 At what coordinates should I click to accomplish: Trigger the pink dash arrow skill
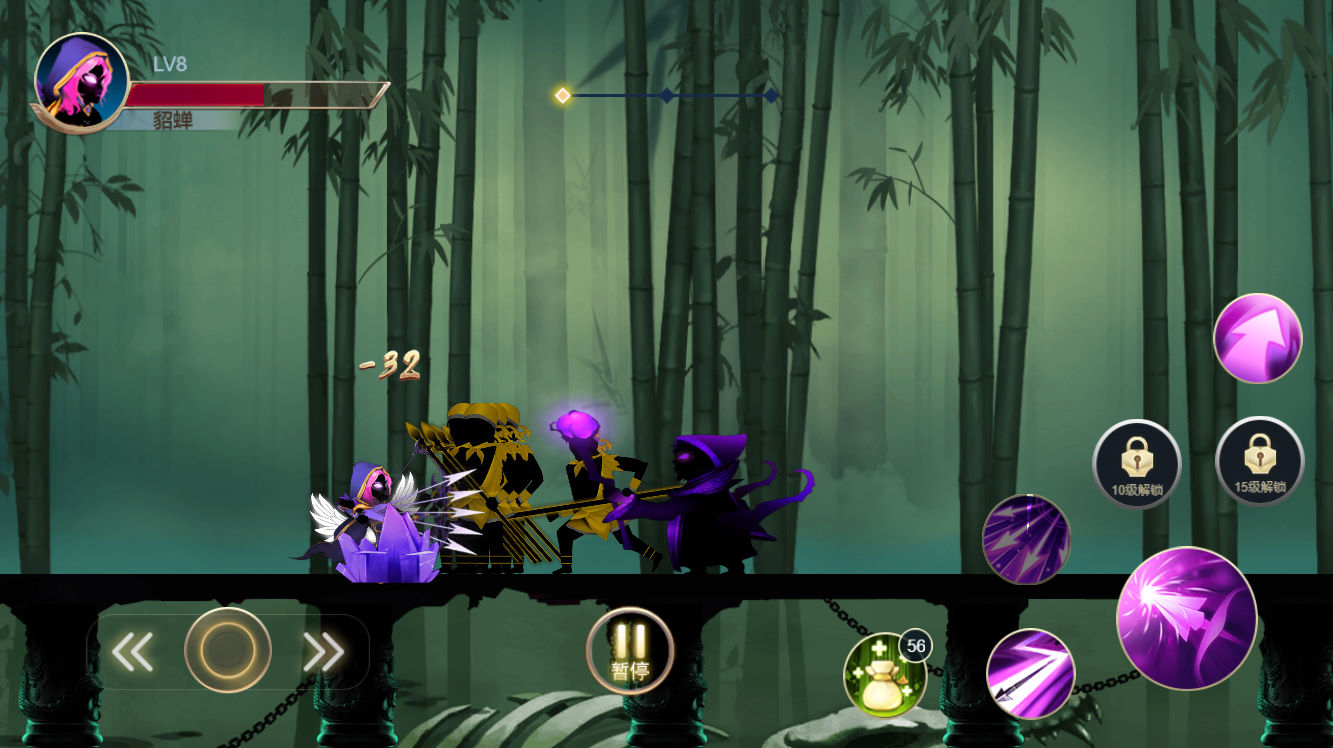click(x=1257, y=338)
